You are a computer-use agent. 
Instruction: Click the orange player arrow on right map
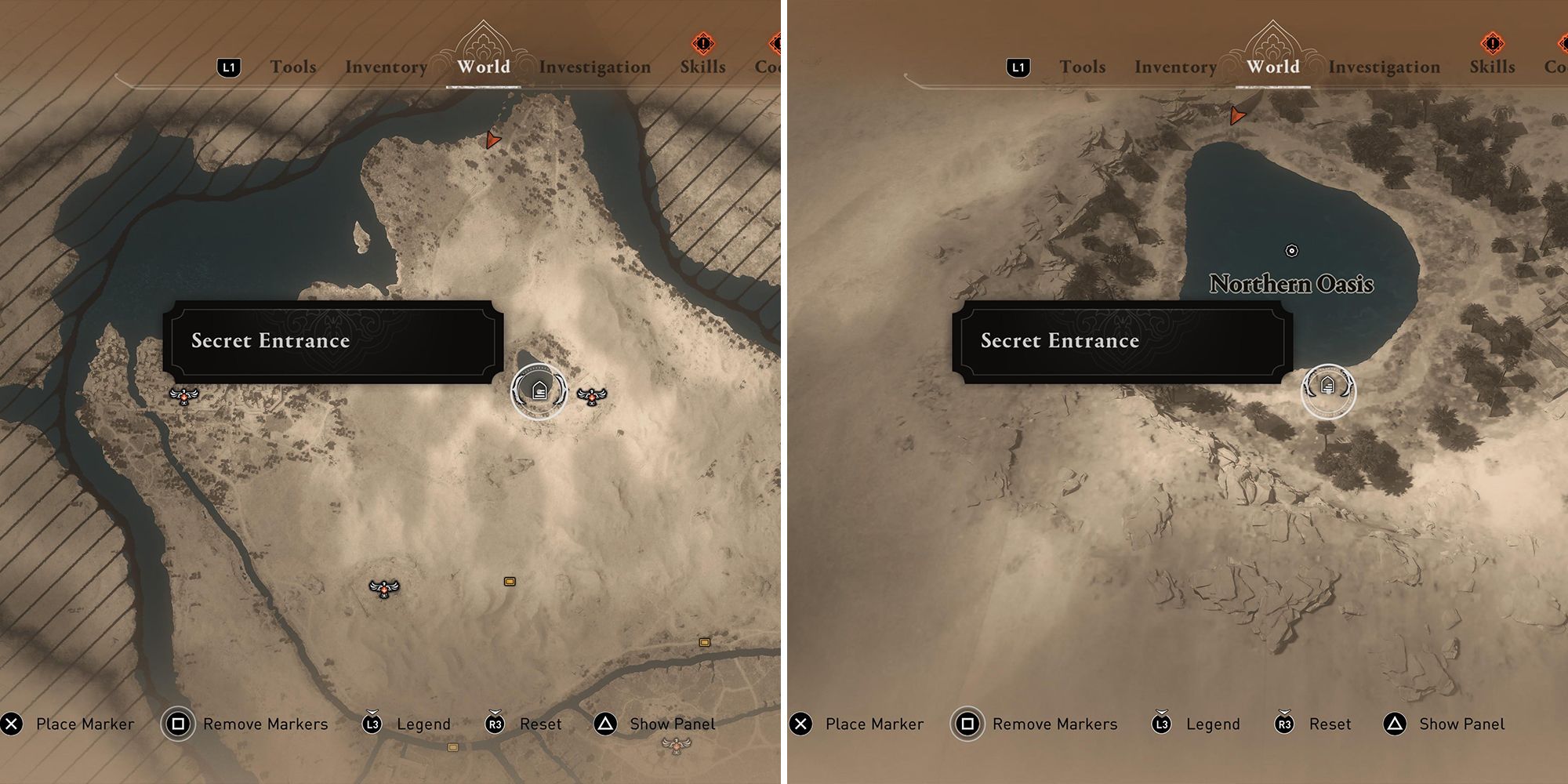1237,115
